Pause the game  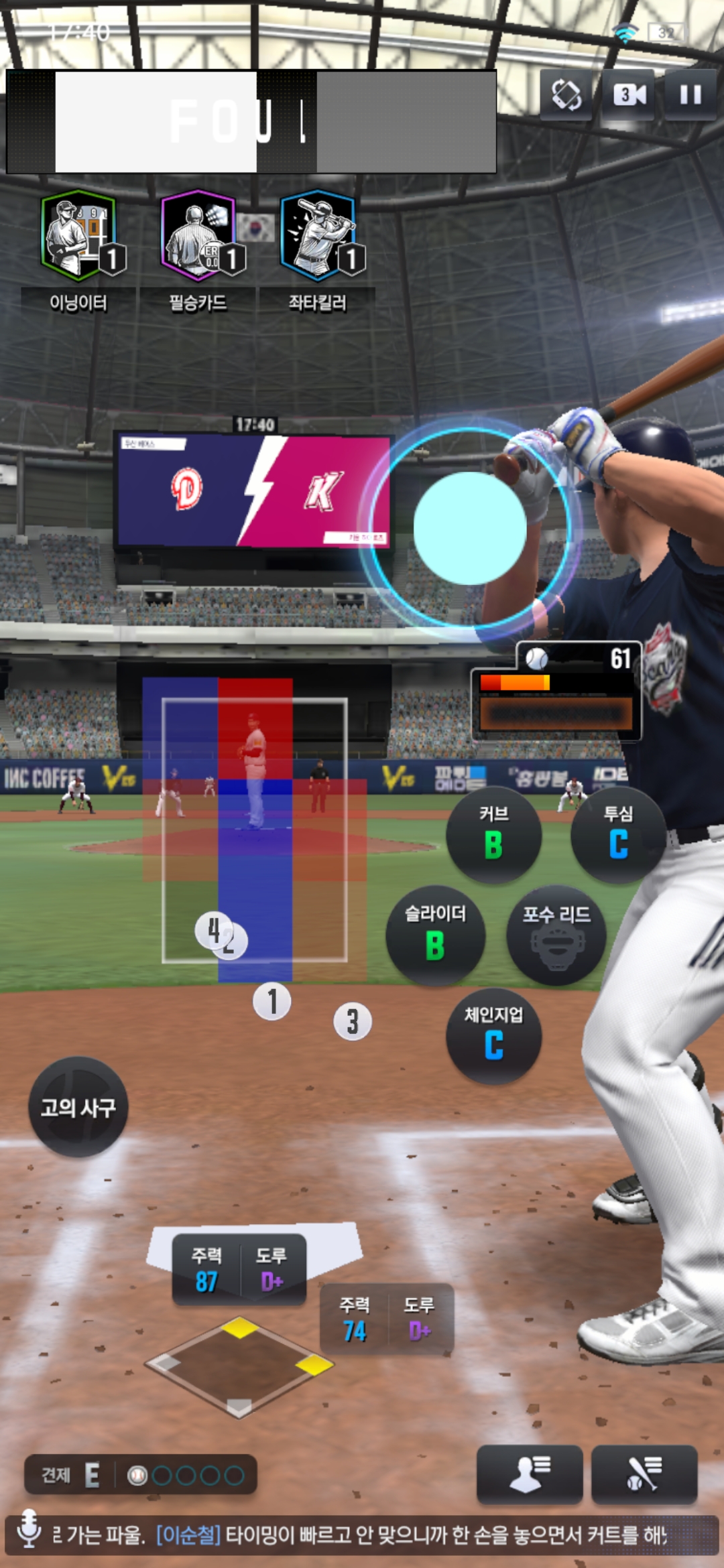pyautogui.click(x=690, y=94)
